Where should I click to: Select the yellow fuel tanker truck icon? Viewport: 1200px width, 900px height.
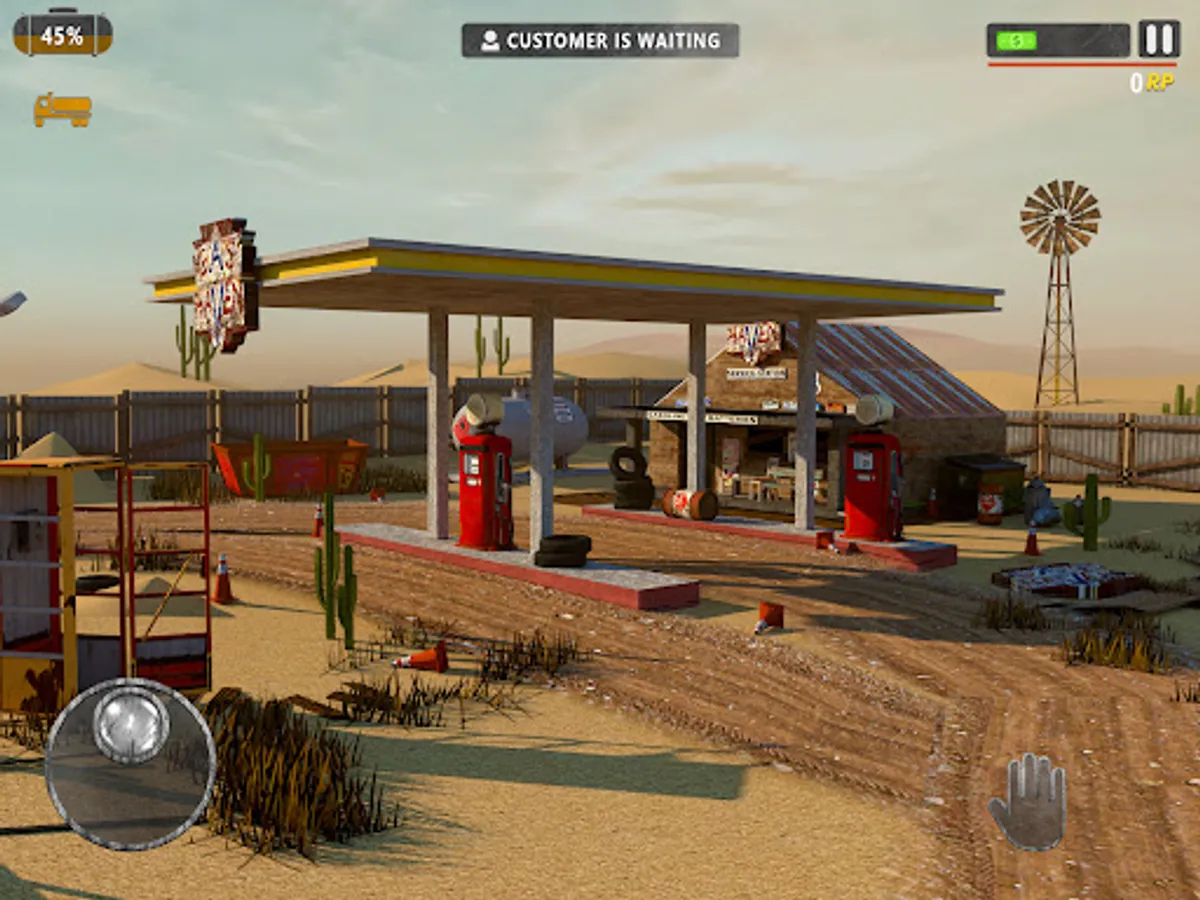point(62,109)
